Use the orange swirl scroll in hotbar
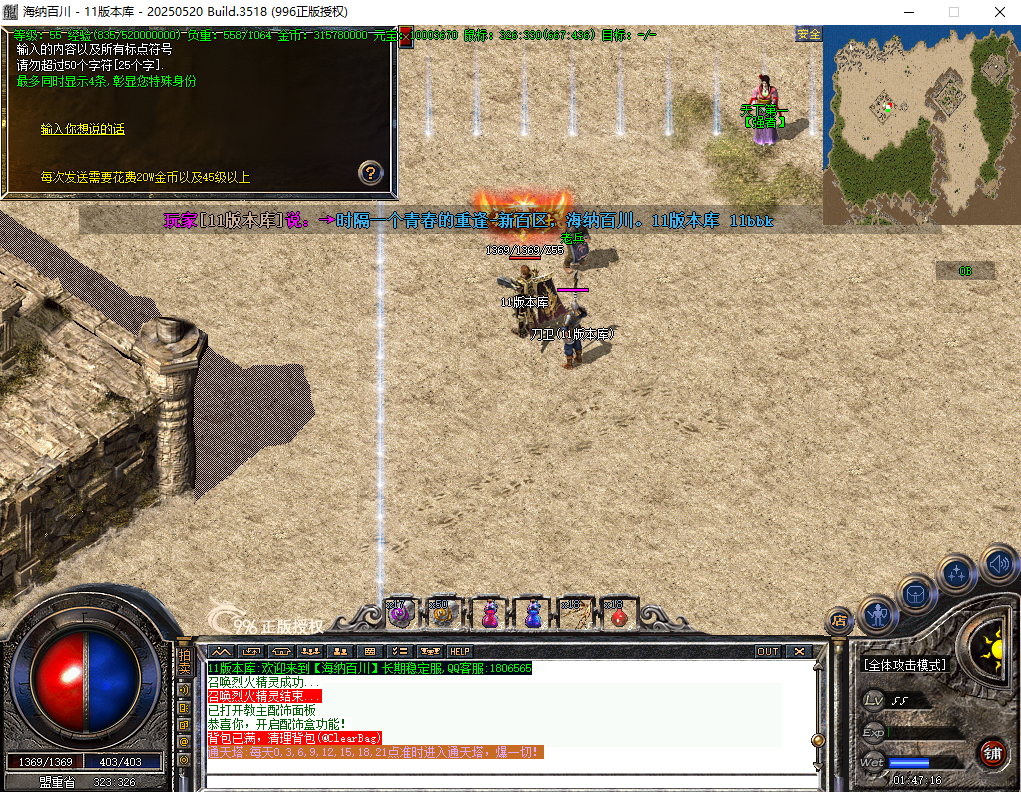The width and height of the screenshot is (1021, 792). click(x=443, y=615)
